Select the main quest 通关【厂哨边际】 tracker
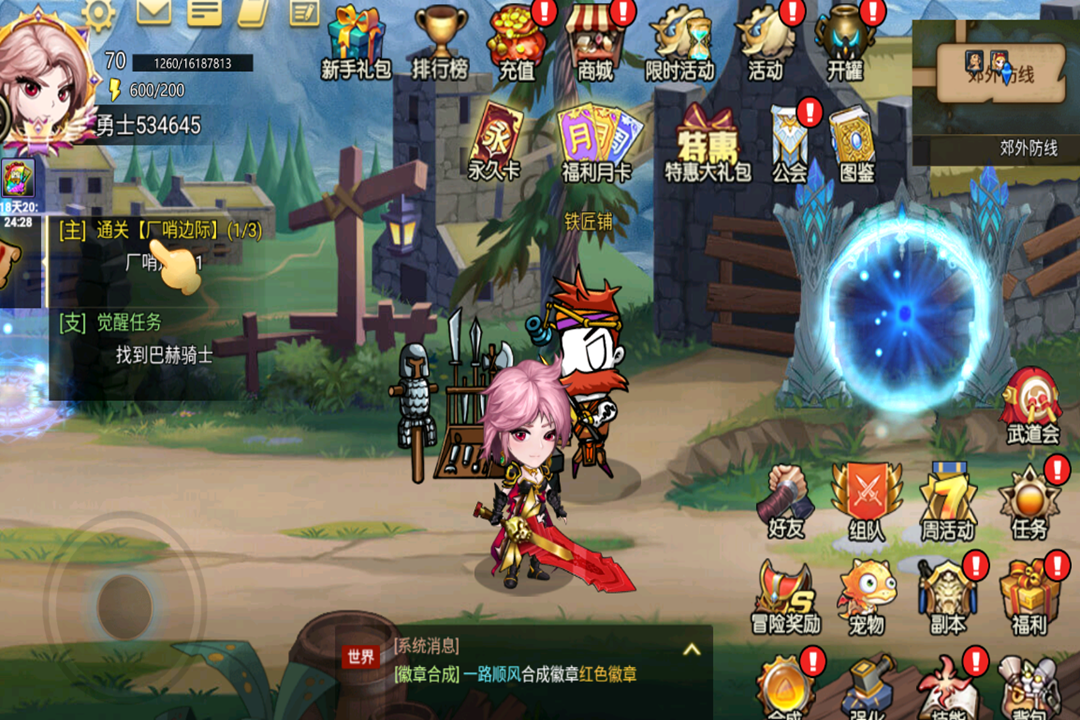 [x=160, y=231]
